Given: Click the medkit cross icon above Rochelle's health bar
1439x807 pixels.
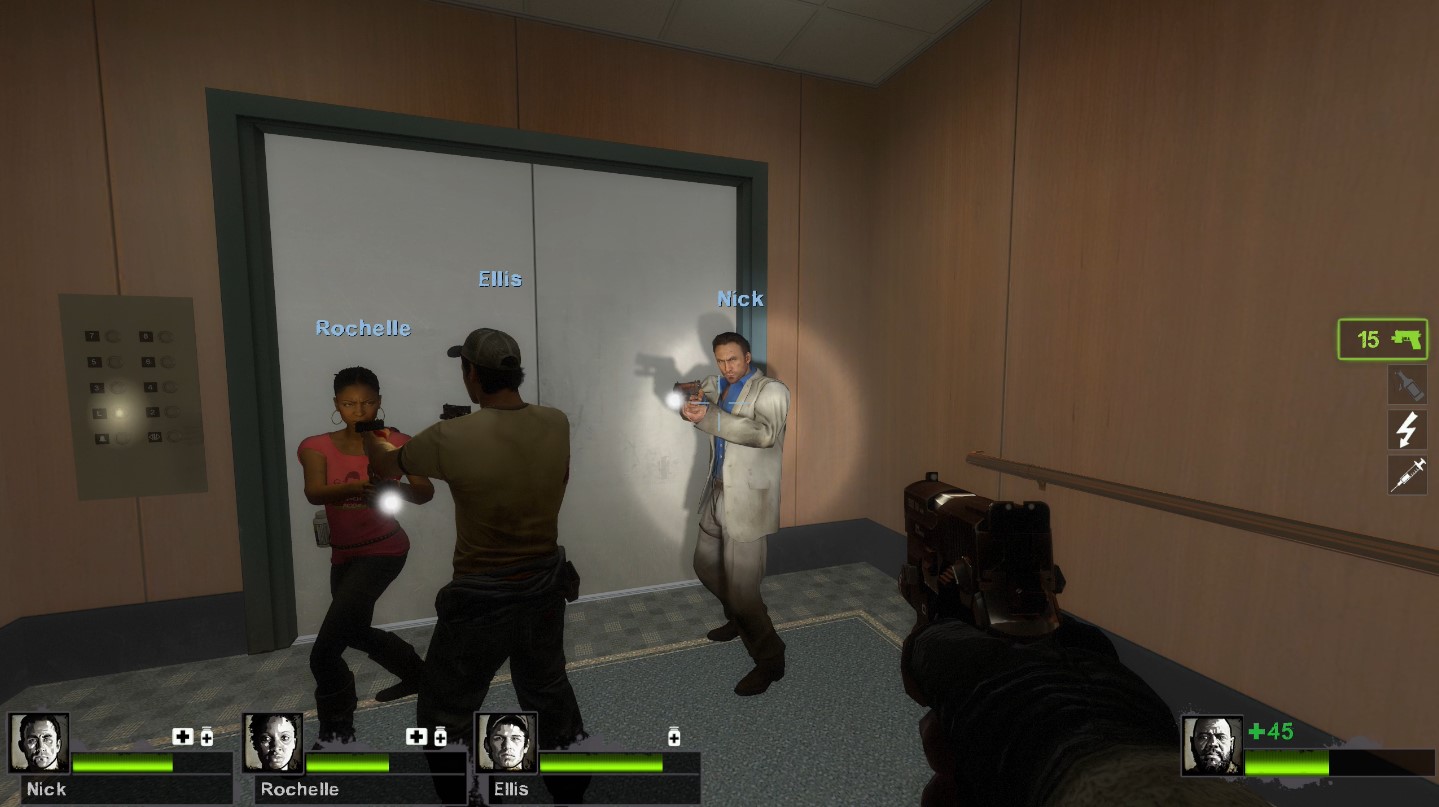Looking at the screenshot, I should pos(417,736).
